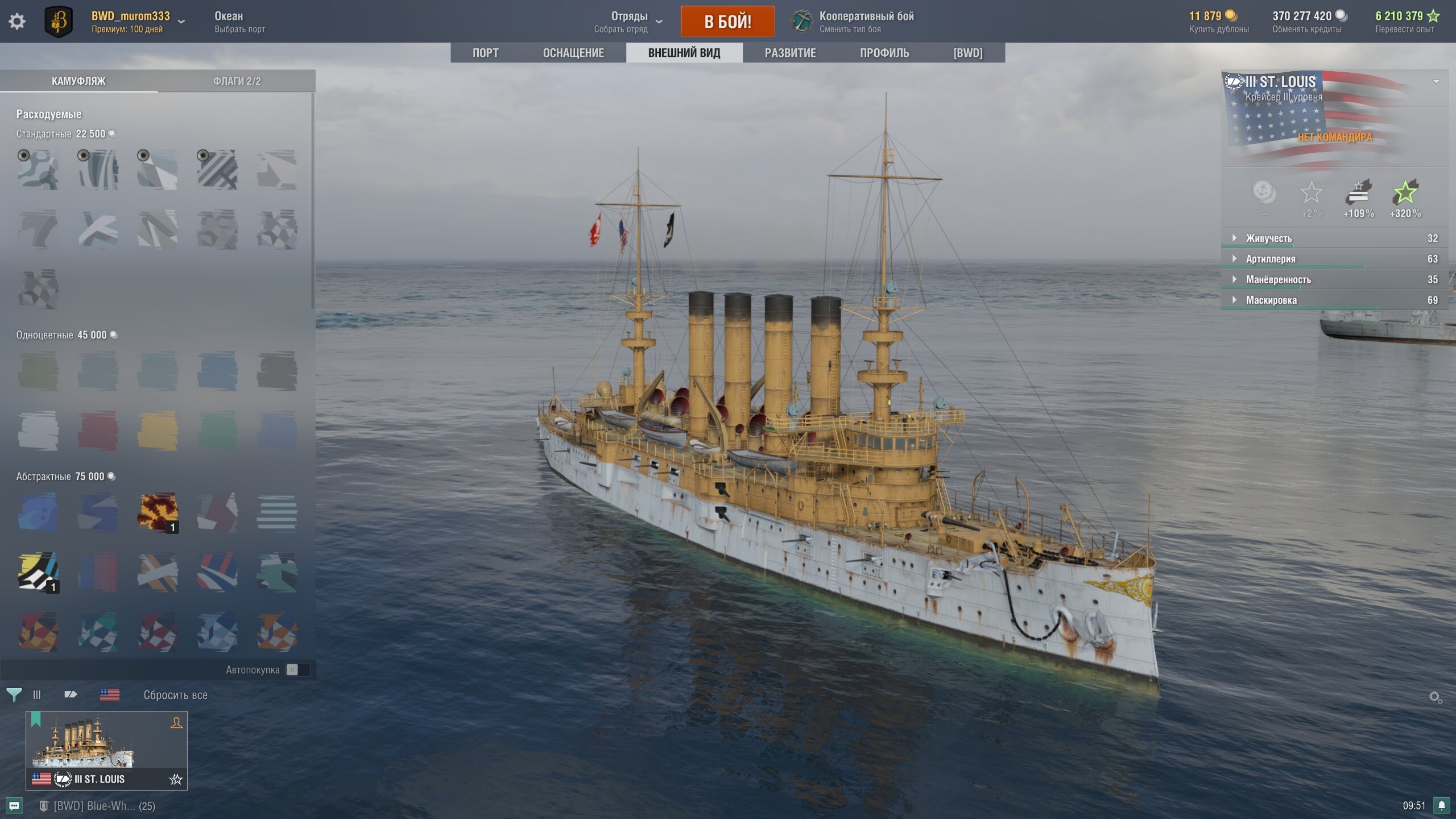Start the battle with В БОЙ! button
The image size is (1456, 819).
(x=727, y=22)
